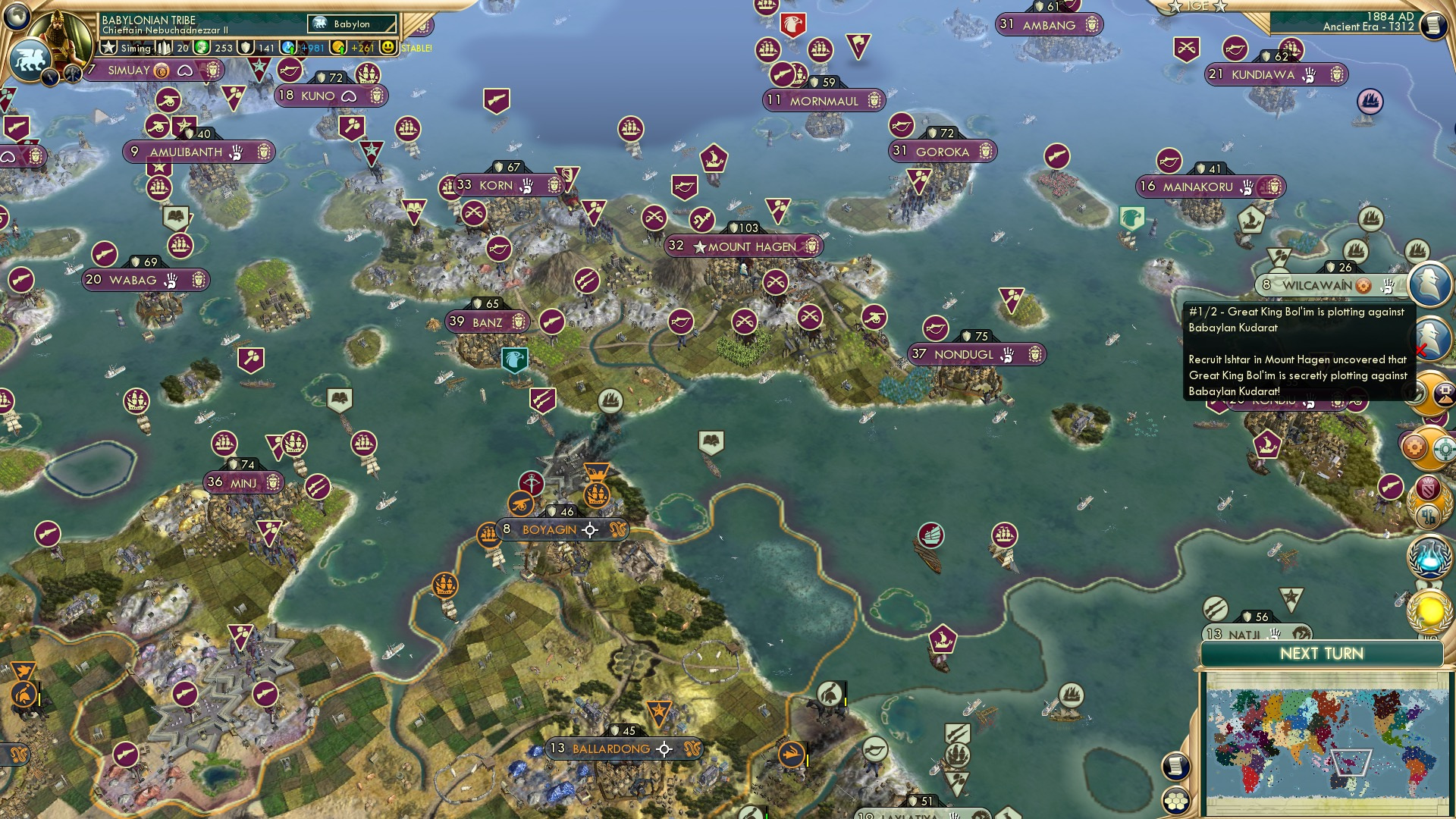
Task: Open the scroll button left of minimap
Action: 1175,766
